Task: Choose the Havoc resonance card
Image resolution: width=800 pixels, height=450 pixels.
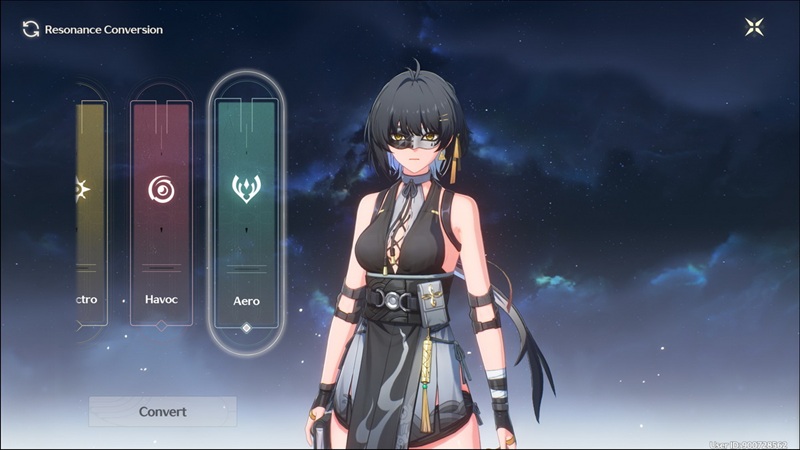Action: click(x=161, y=213)
